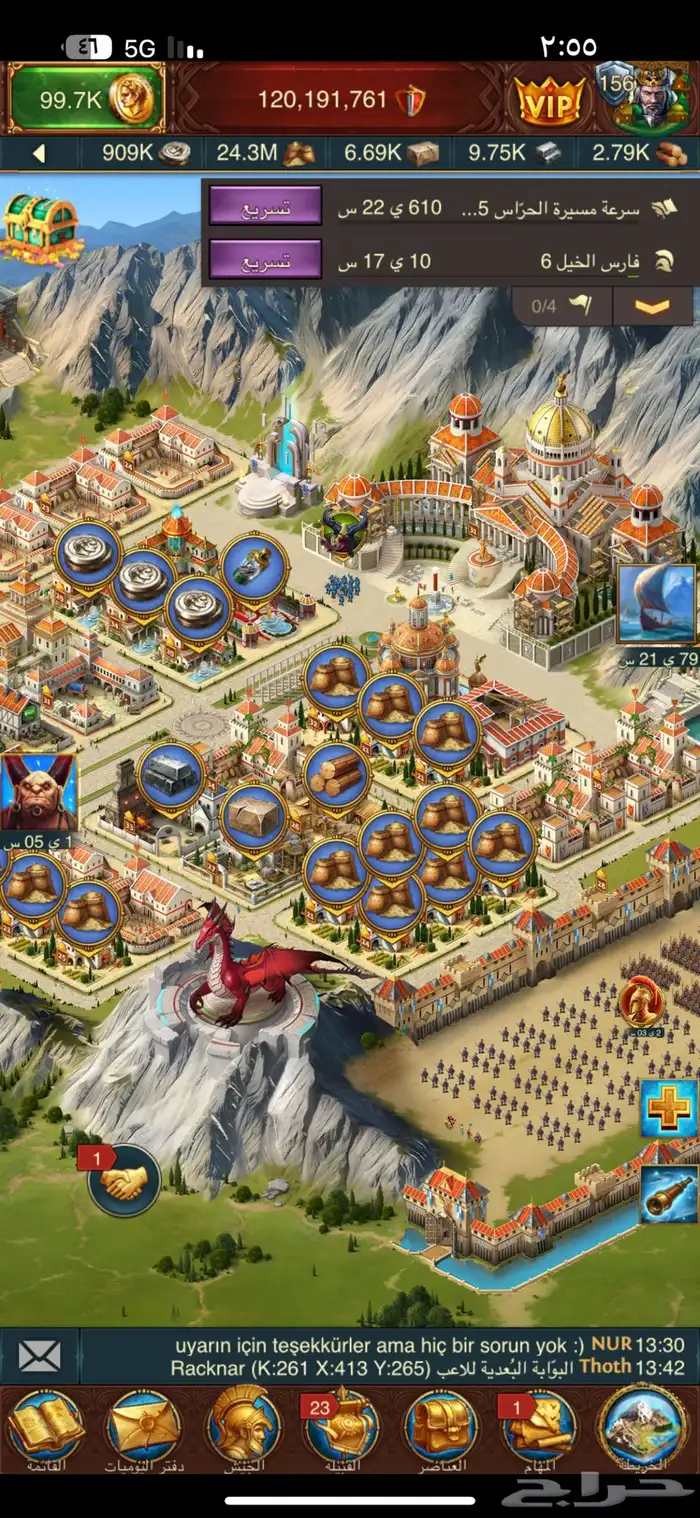Open the spyglass scout tool

(x=668, y=1193)
